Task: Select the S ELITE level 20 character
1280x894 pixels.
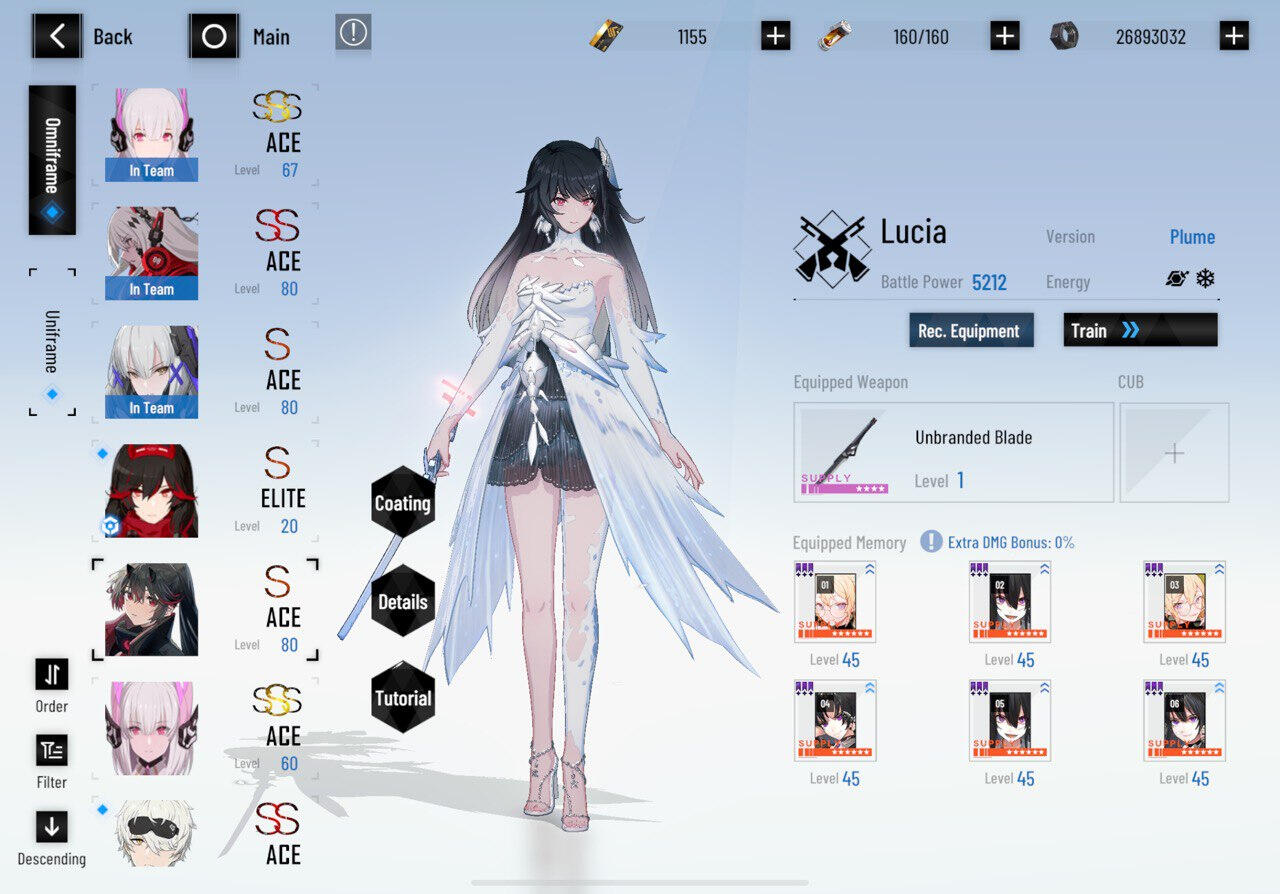Action: coord(205,491)
